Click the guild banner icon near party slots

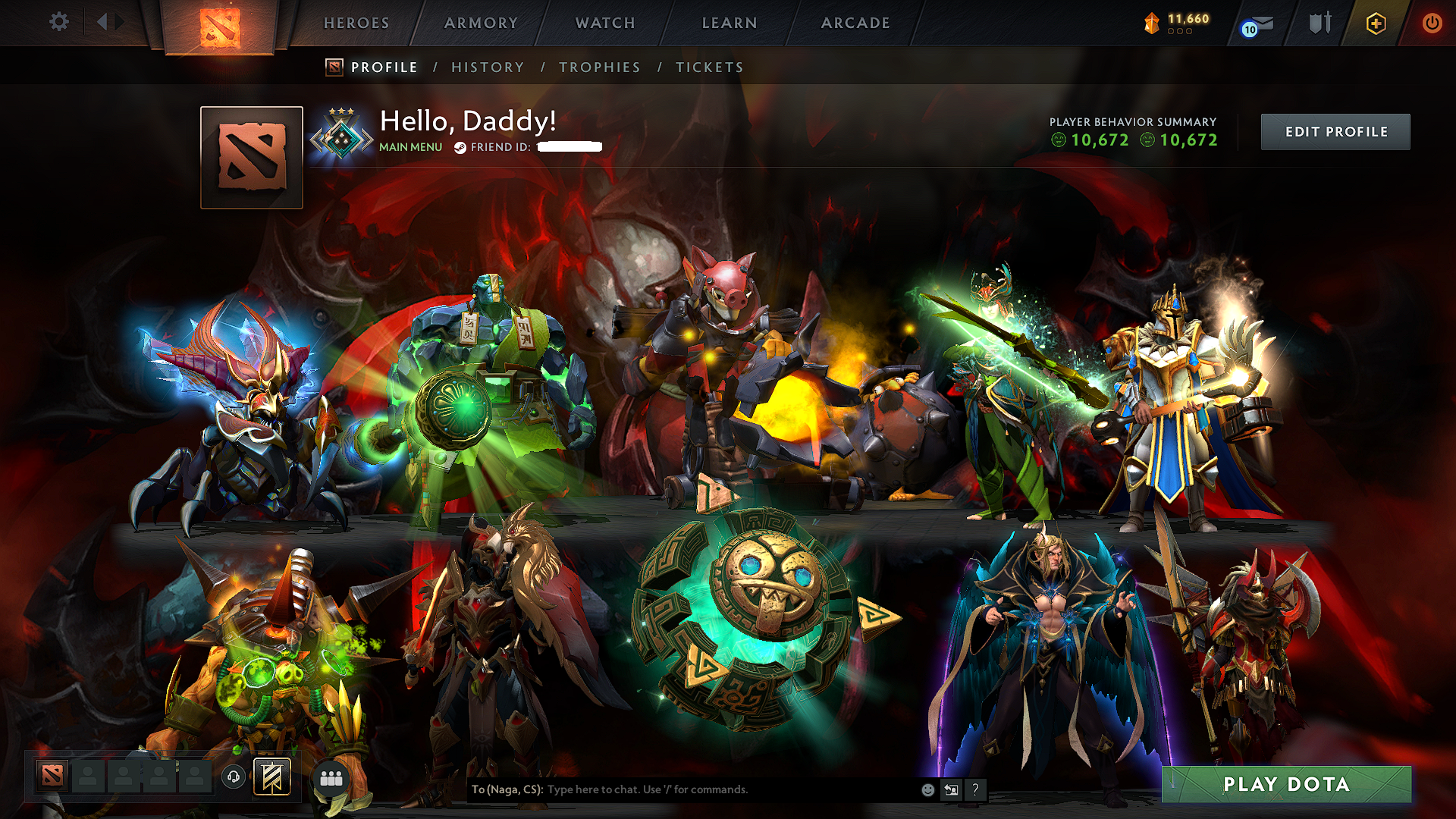tap(272, 777)
